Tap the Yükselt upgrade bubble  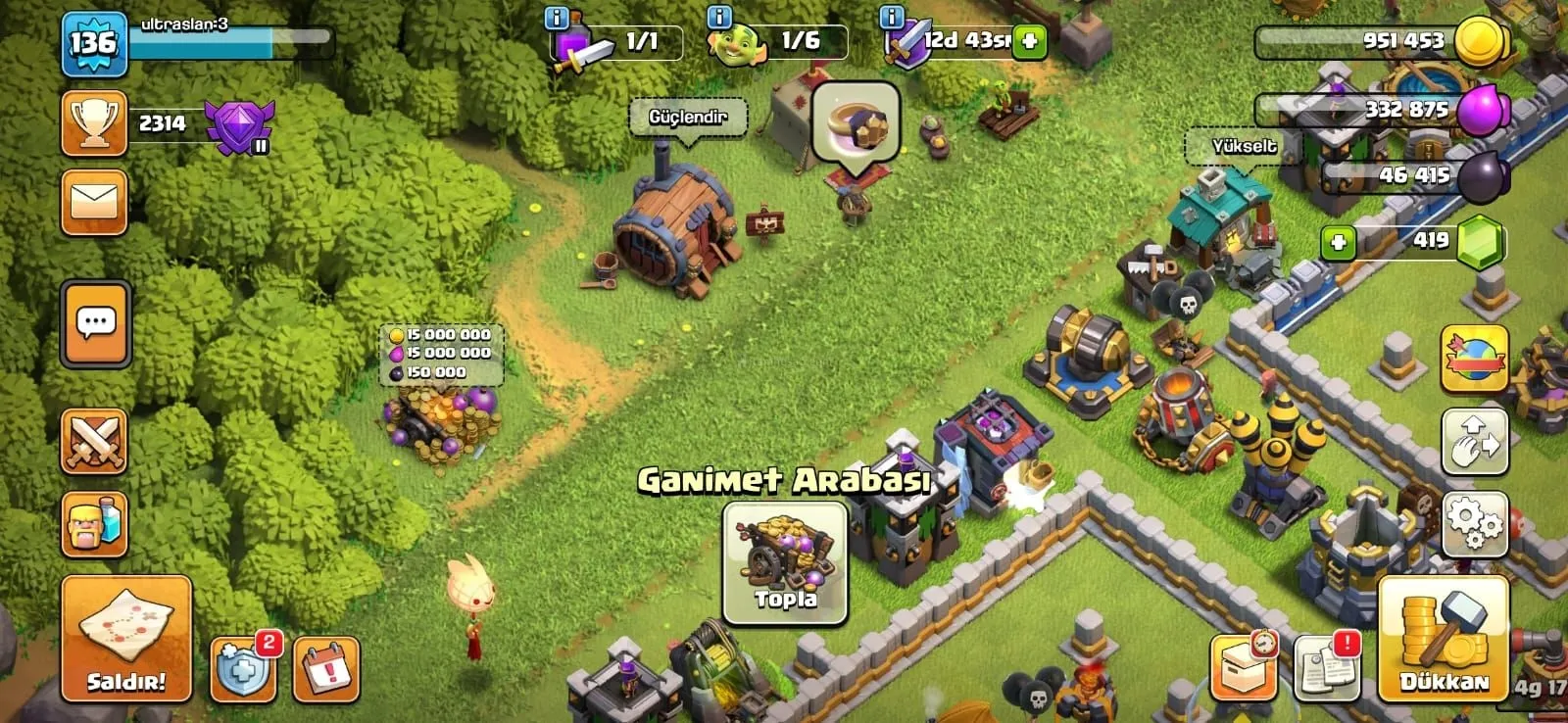click(x=1244, y=147)
